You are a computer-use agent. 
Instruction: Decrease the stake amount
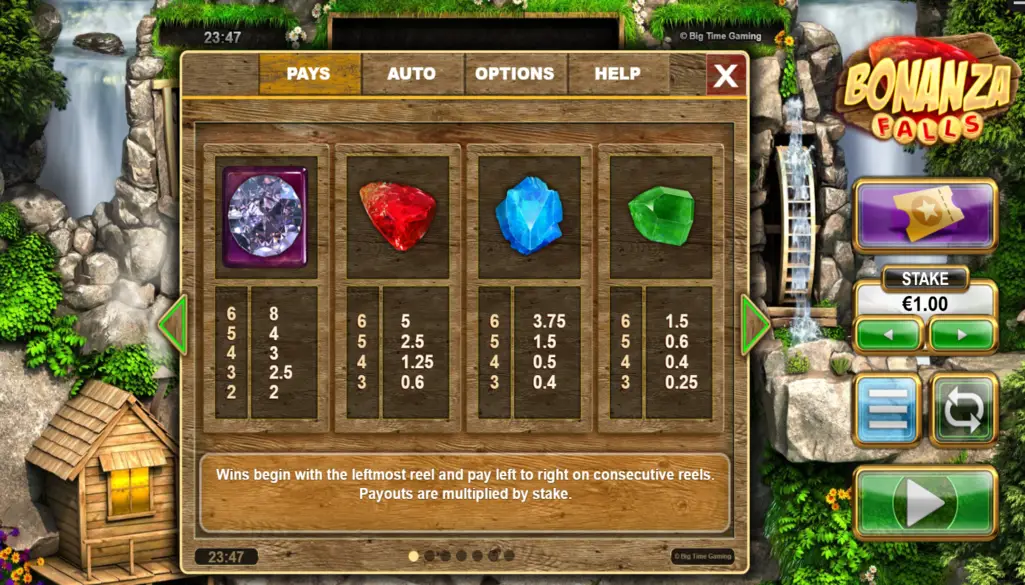click(x=888, y=334)
